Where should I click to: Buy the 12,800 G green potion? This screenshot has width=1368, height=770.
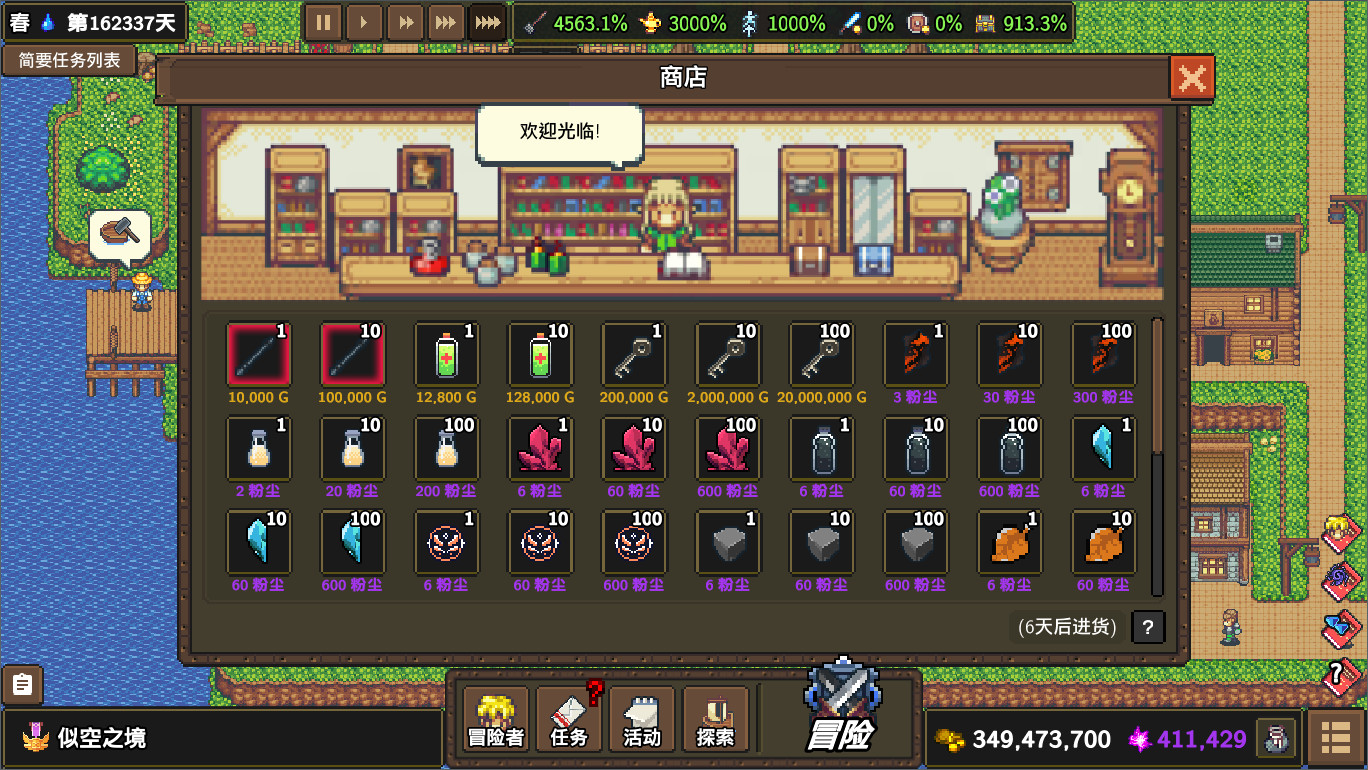pyautogui.click(x=447, y=354)
